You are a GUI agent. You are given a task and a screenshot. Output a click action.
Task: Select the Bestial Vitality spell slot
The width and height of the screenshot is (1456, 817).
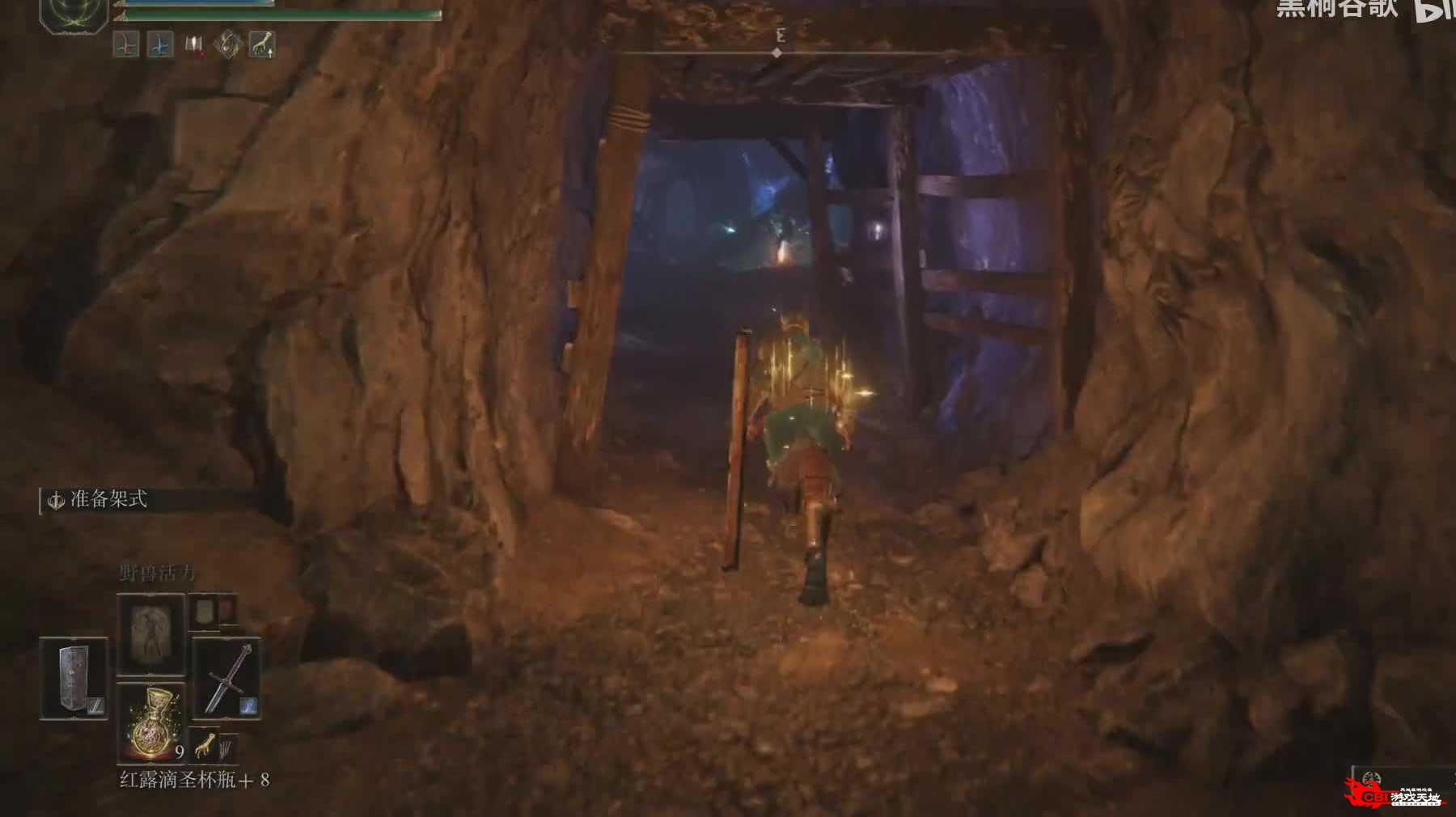[150, 633]
